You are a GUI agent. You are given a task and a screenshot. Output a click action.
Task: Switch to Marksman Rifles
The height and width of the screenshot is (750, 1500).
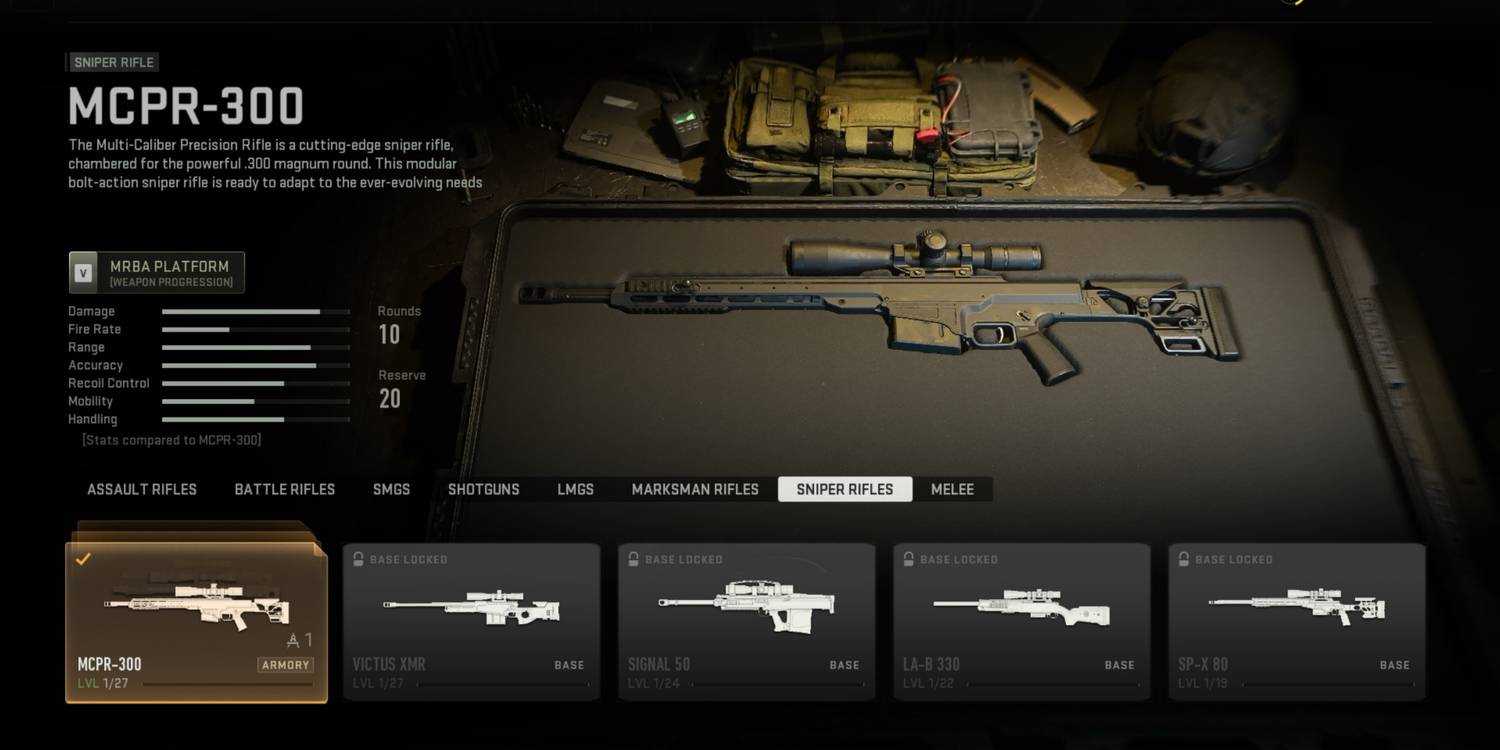click(695, 489)
